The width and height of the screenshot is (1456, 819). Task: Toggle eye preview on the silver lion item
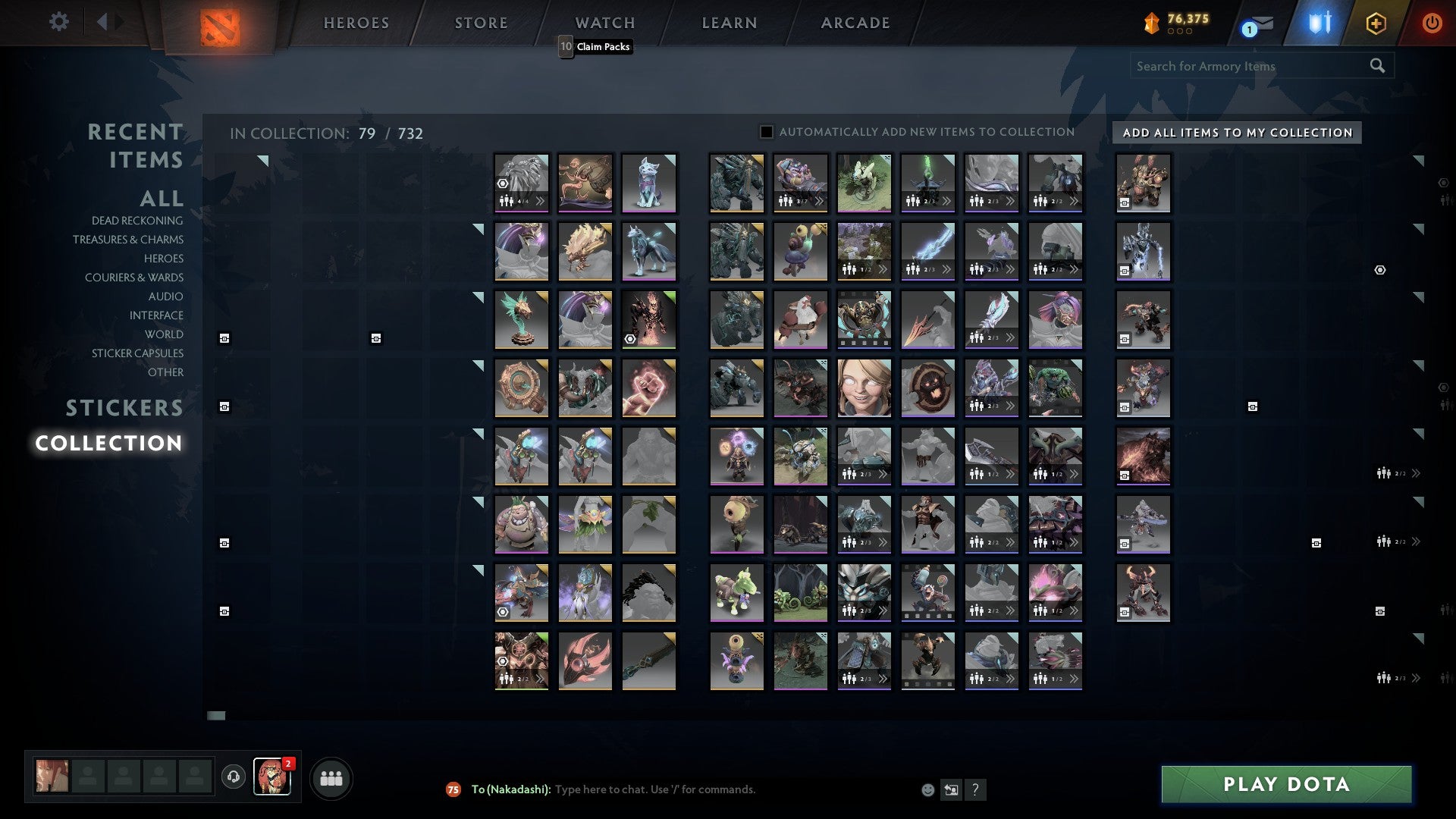[x=503, y=183]
